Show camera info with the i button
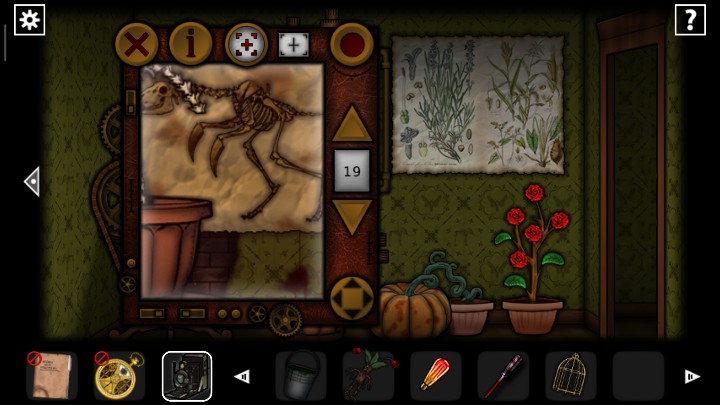 coord(190,44)
